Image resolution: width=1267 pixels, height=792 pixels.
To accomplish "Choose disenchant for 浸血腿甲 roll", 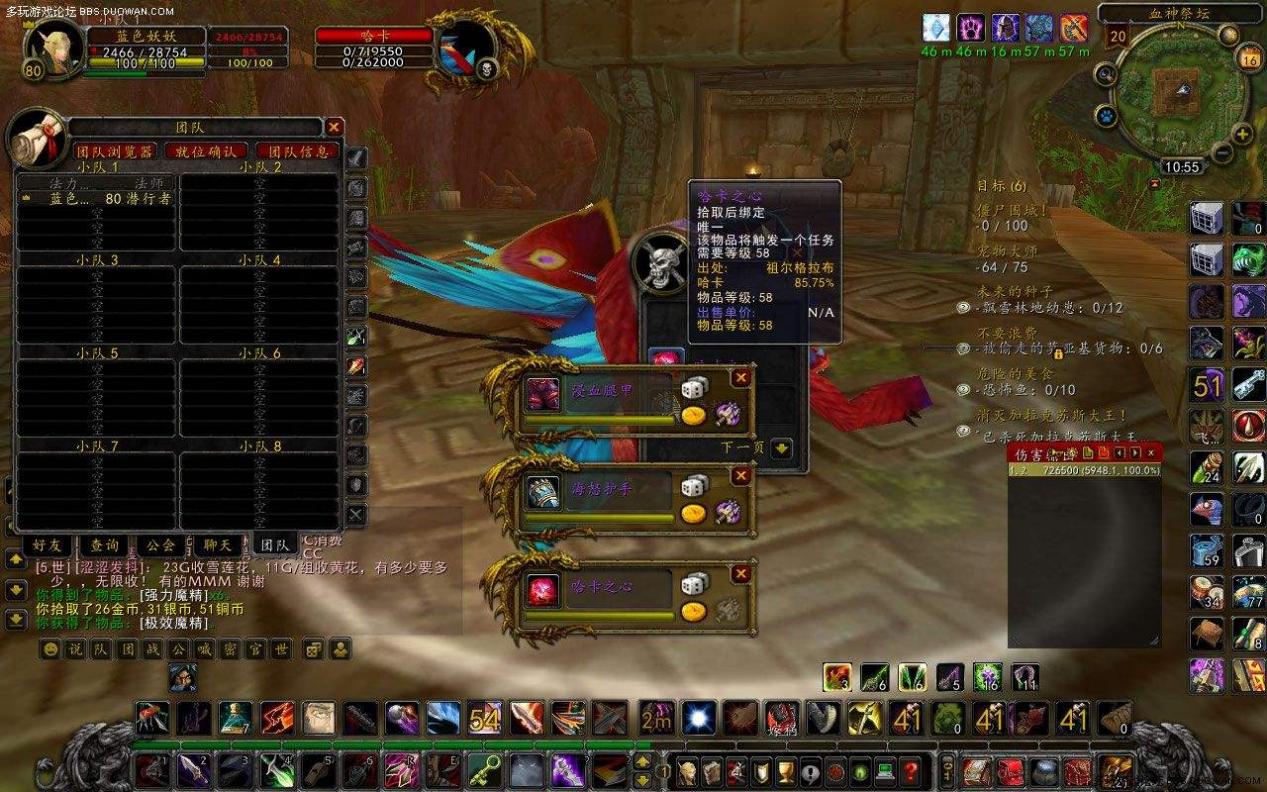I will [x=727, y=413].
